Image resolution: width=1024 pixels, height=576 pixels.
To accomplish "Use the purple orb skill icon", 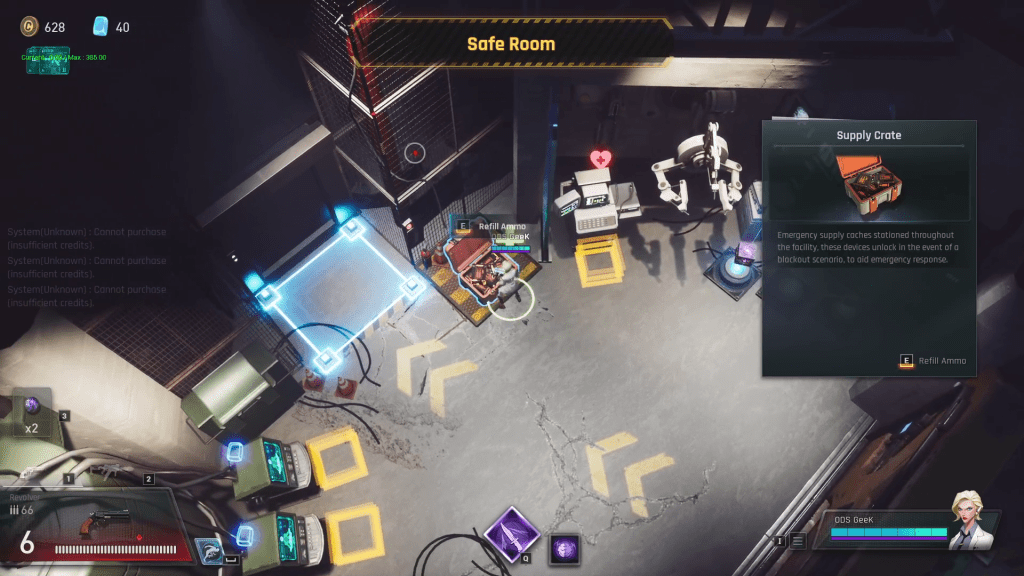I will tap(565, 548).
